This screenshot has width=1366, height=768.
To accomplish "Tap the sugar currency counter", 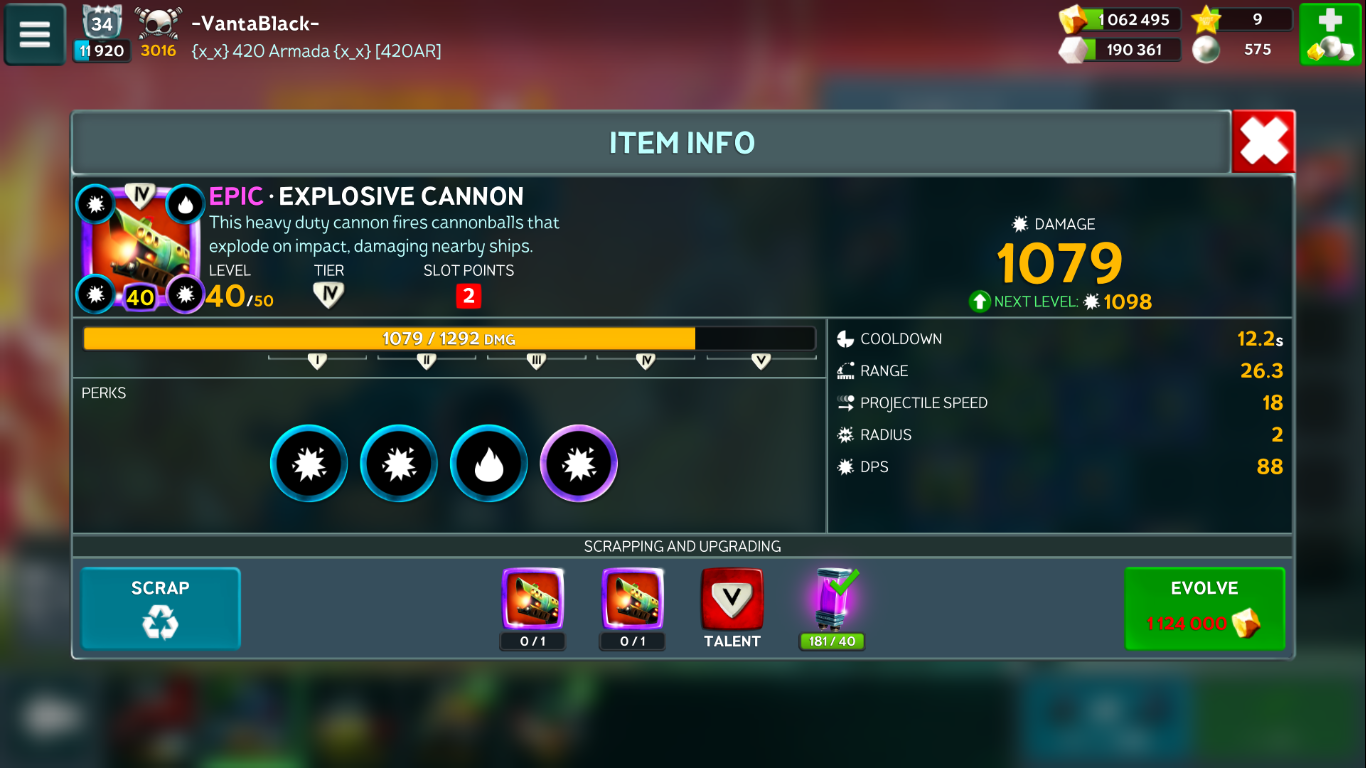I will 1121,50.
